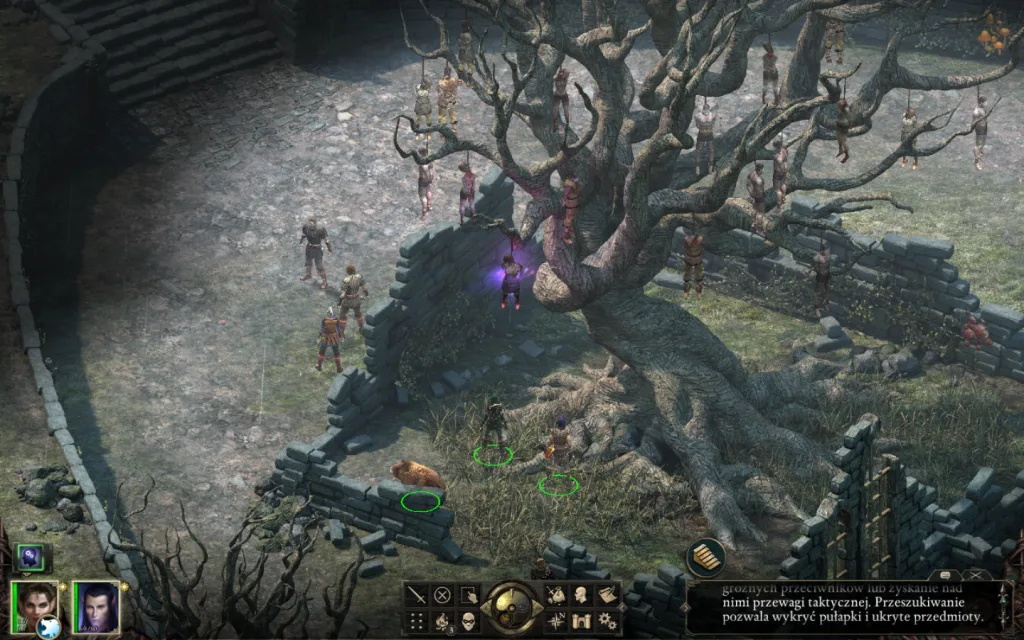Open game options with the gears icon

coord(606,621)
